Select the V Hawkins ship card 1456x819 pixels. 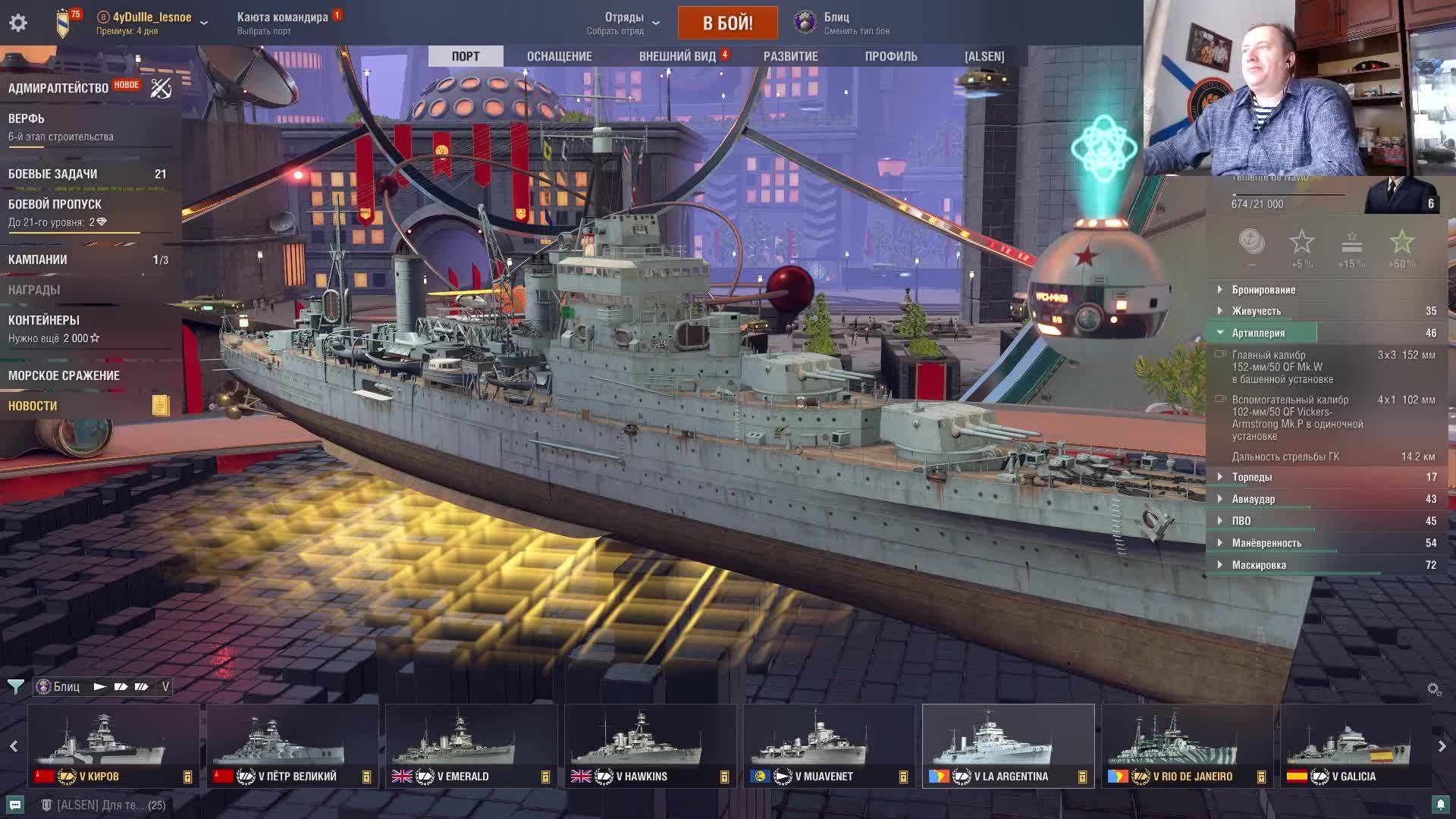coord(650,745)
